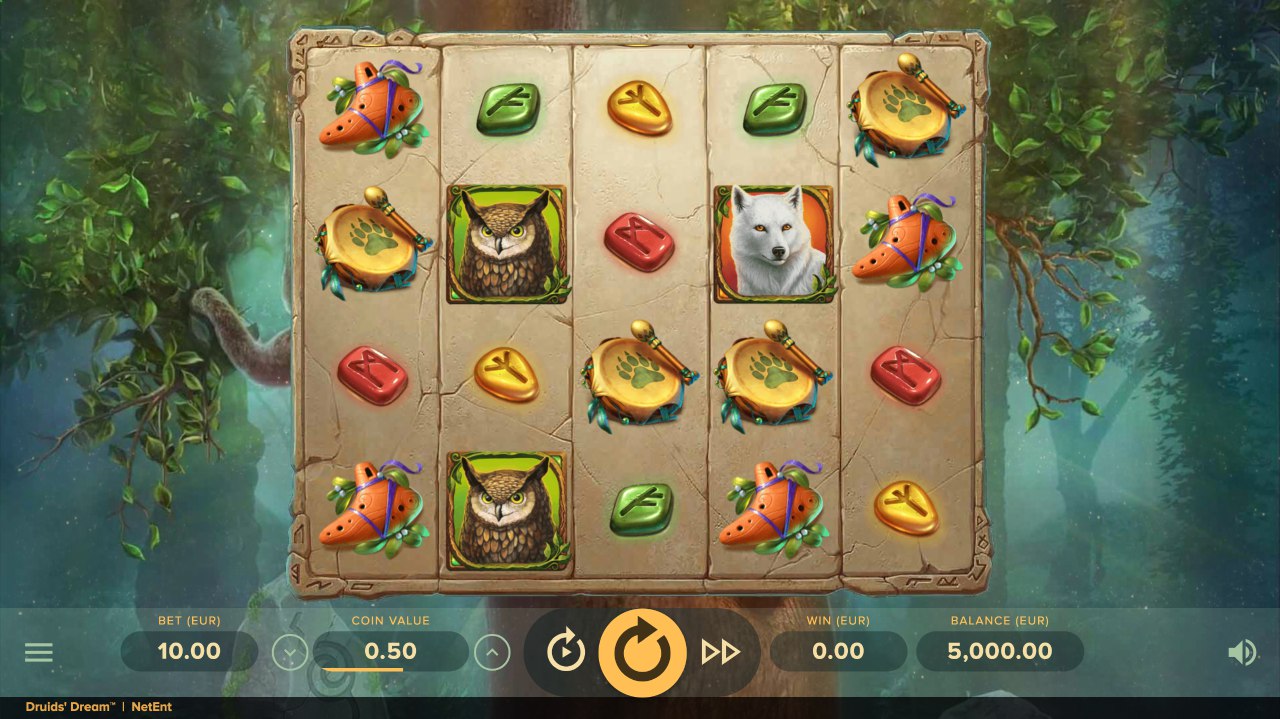Open the autoplay settings
Viewport: 1280px width, 719px height.
coord(566,653)
